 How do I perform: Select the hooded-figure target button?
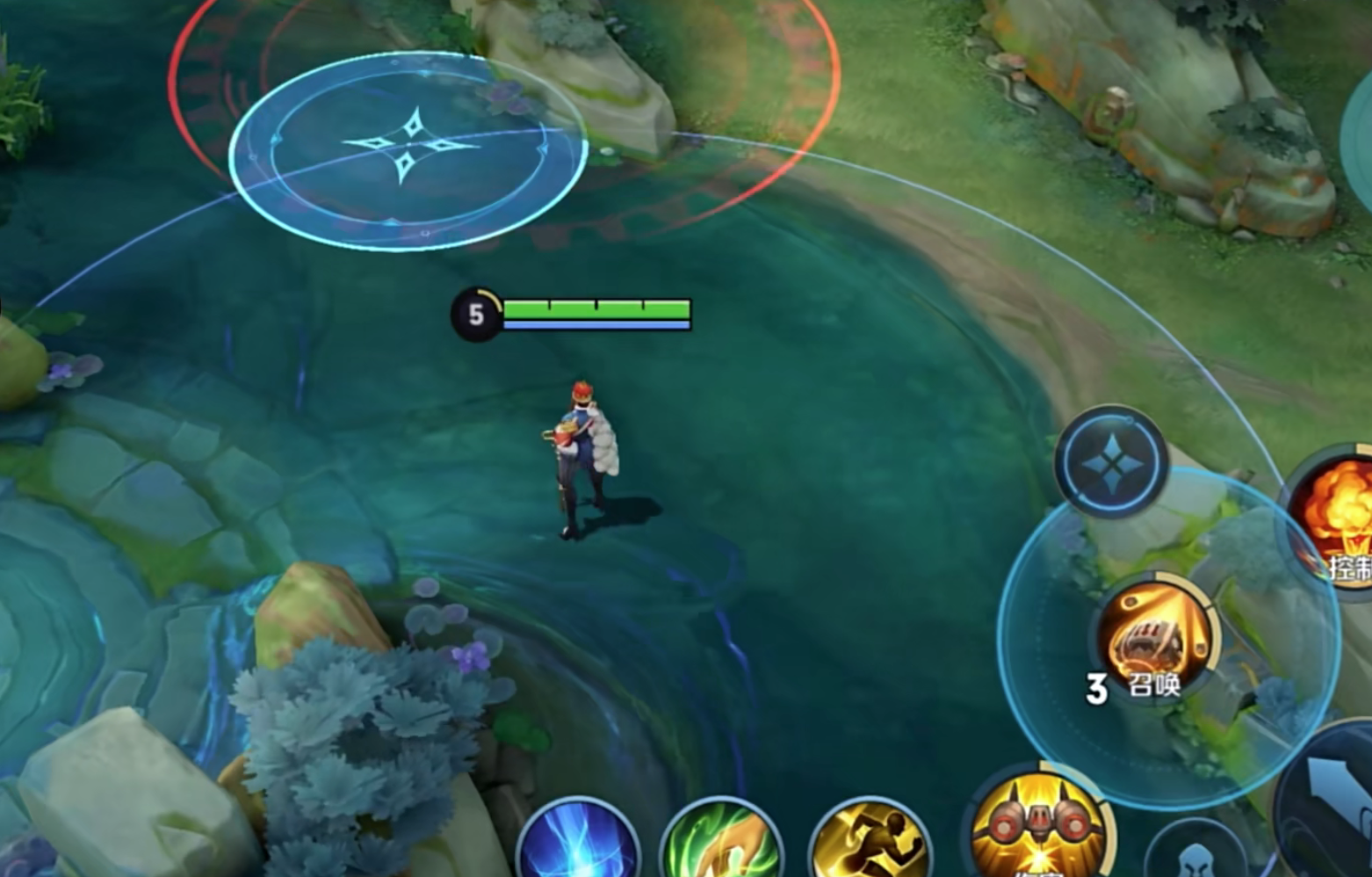(x=1195, y=854)
